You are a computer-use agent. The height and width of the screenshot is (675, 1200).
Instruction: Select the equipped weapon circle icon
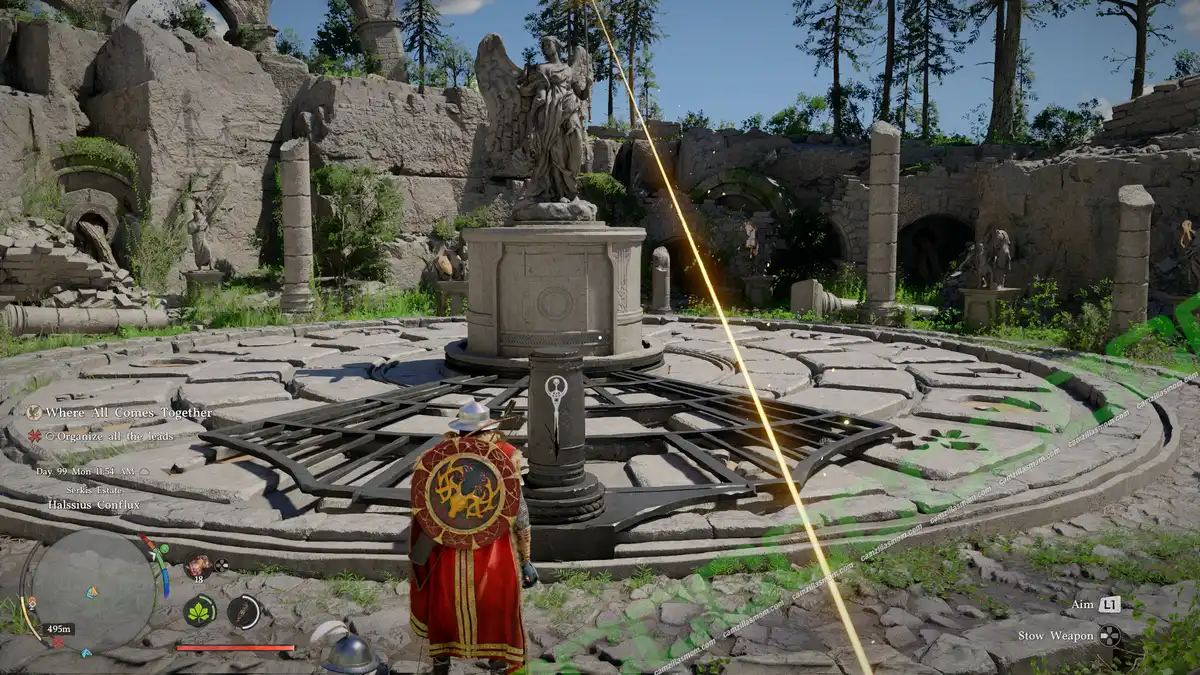click(243, 611)
